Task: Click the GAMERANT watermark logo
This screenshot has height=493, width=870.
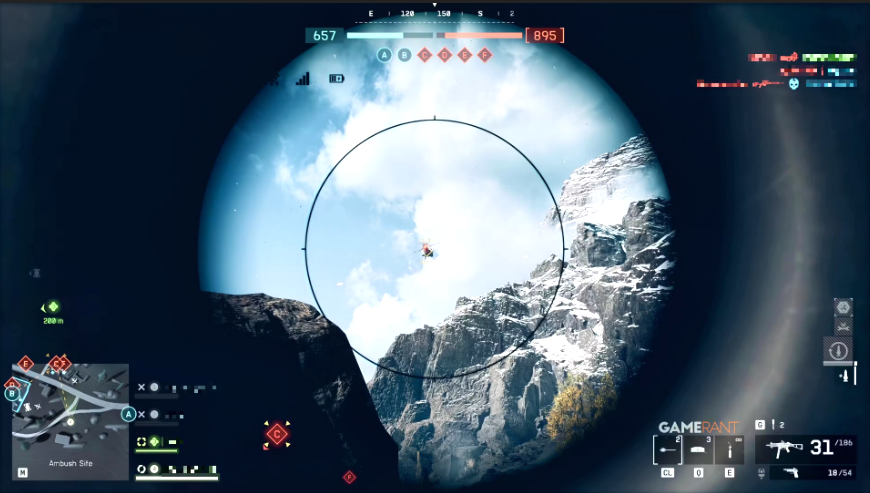Action: tap(698, 427)
